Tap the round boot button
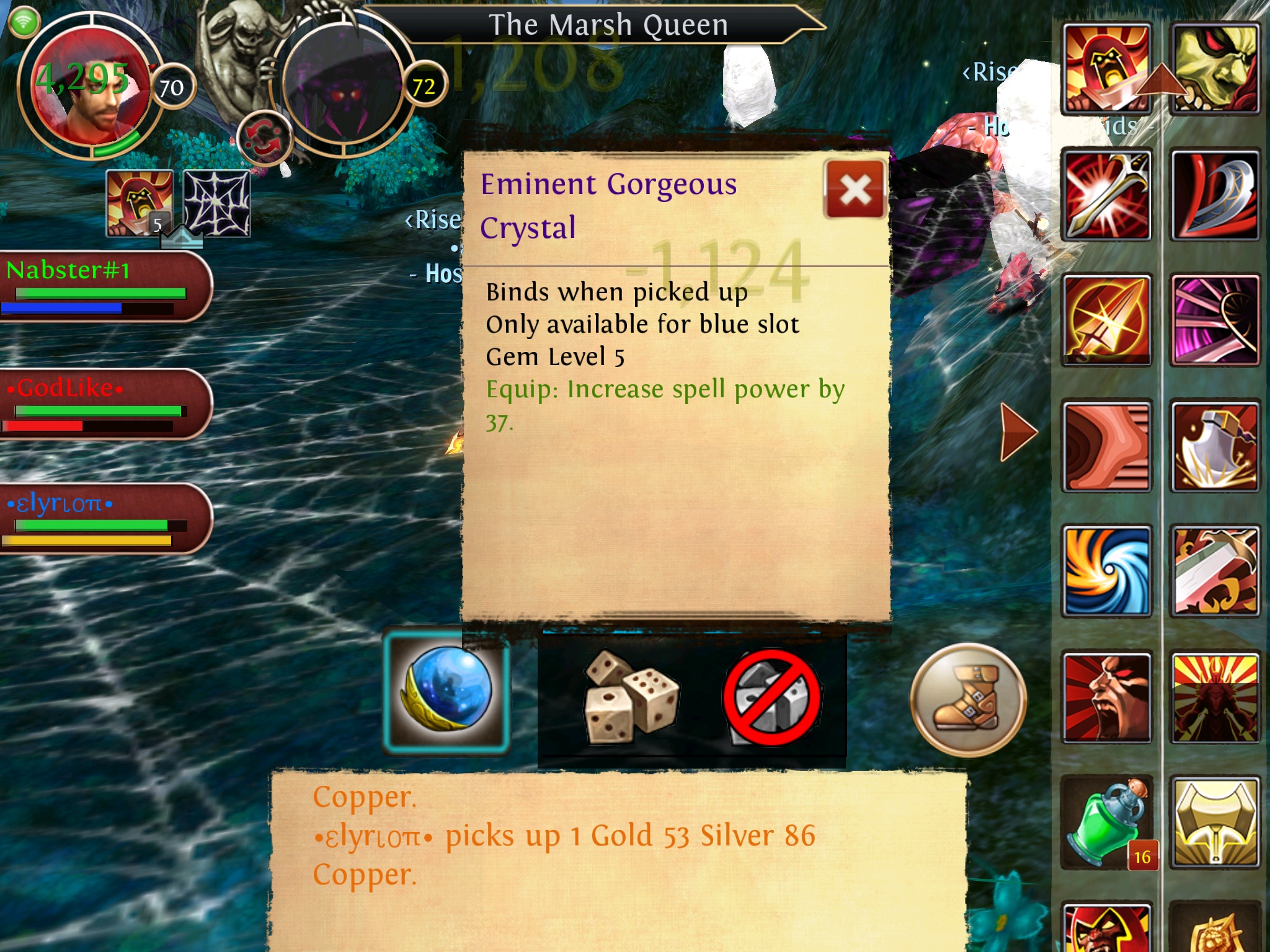 [x=967, y=700]
